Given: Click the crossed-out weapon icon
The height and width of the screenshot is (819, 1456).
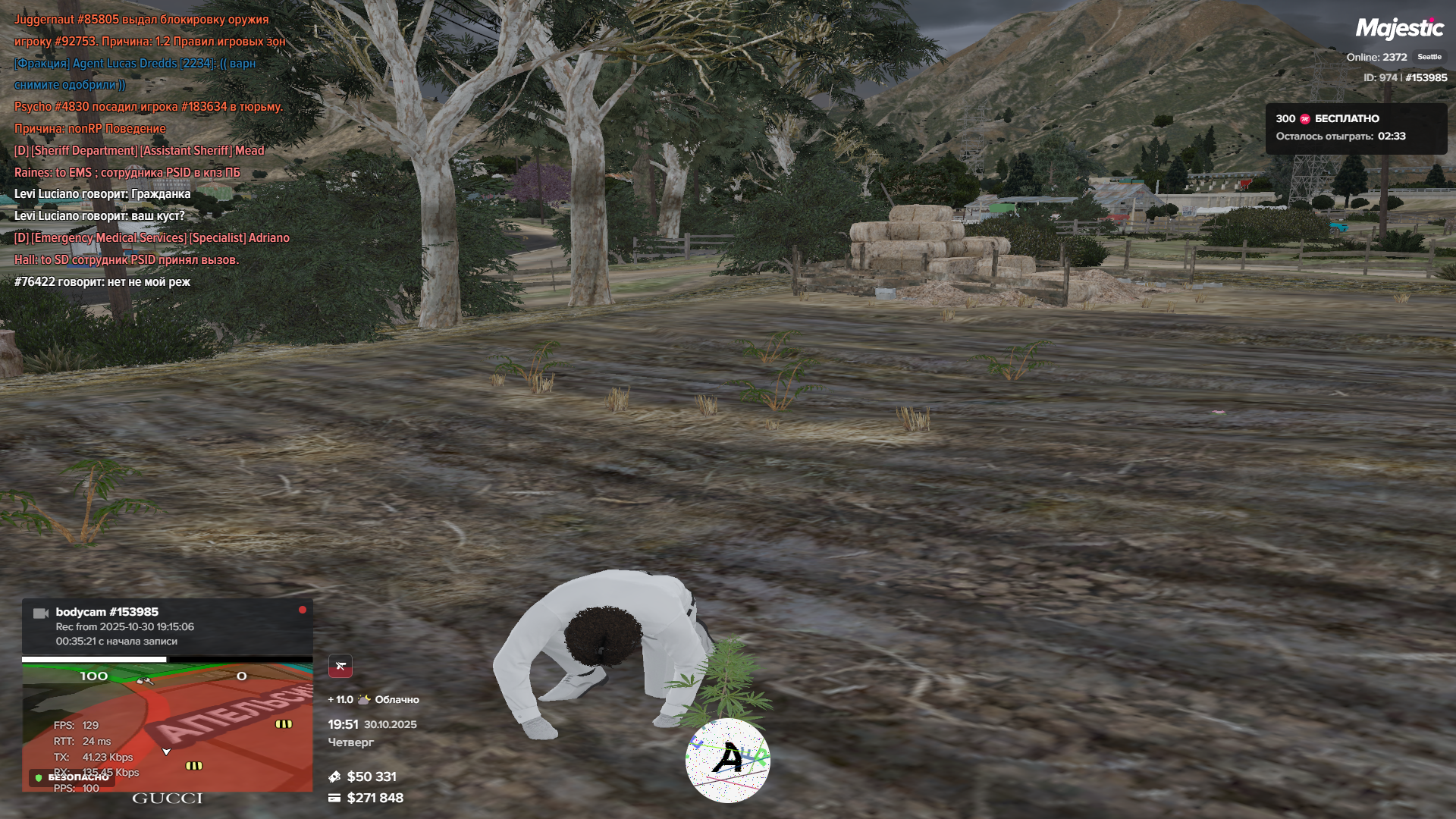Looking at the screenshot, I should coord(340,666).
